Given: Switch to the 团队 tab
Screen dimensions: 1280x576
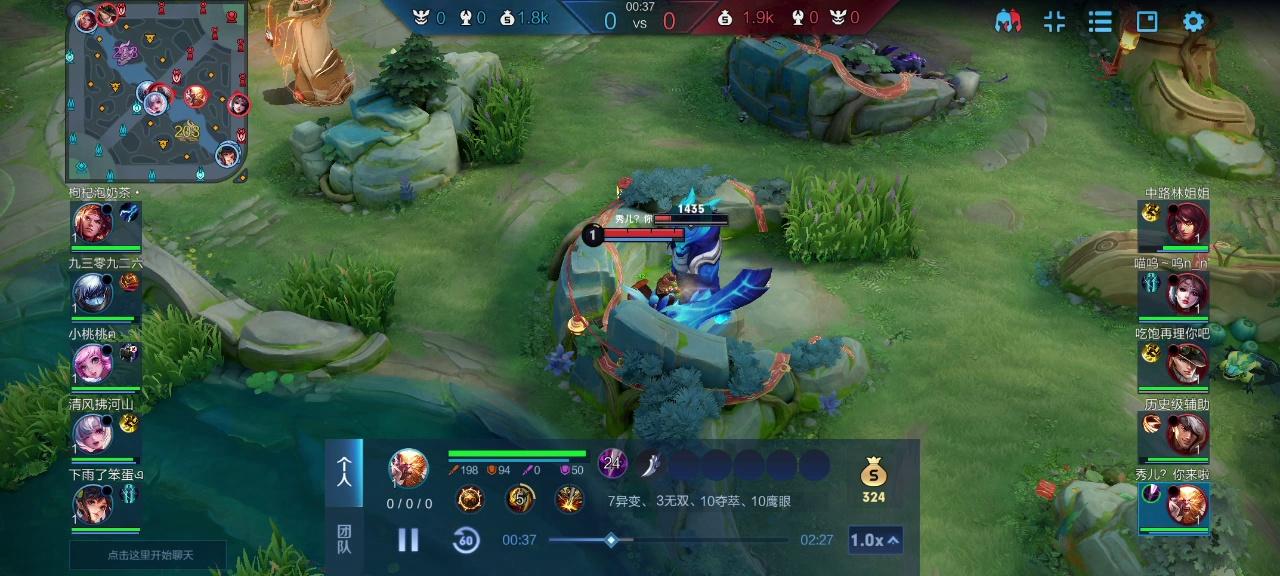Looking at the screenshot, I should (344, 539).
